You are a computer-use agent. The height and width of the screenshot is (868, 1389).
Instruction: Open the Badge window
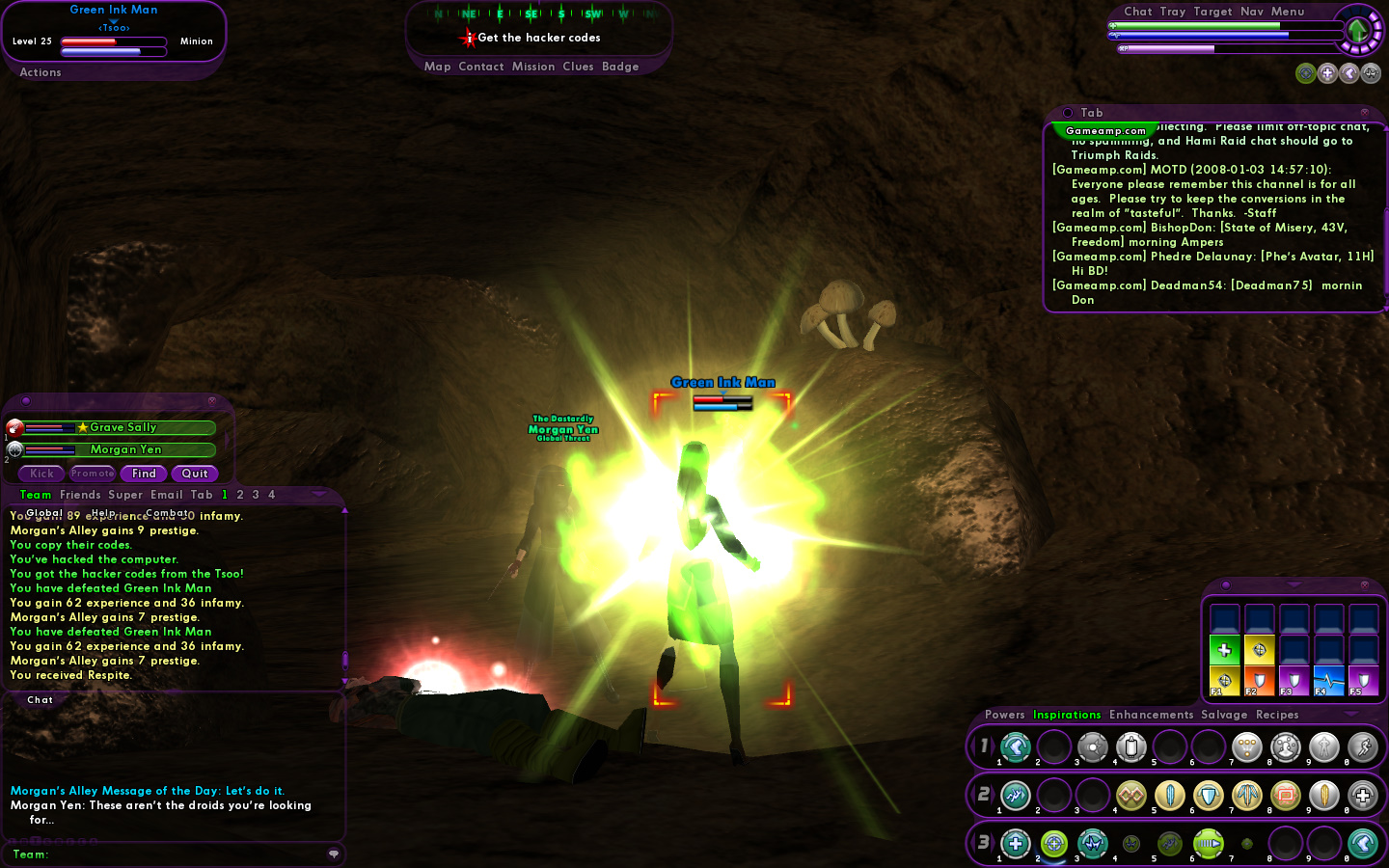tap(620, 67)
